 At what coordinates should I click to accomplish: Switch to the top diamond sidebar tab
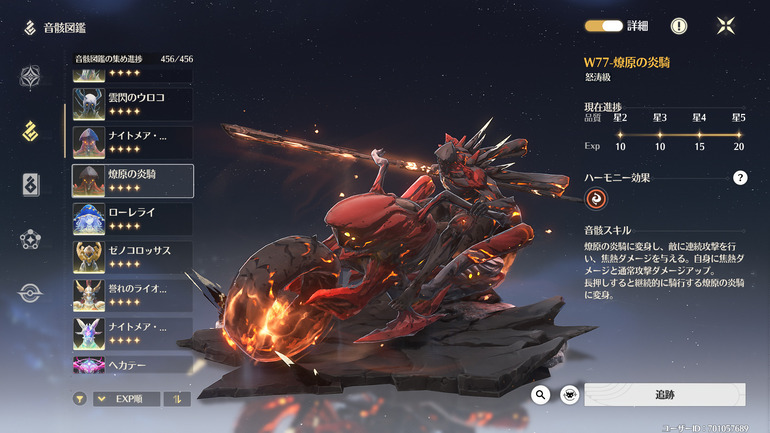coord(31,76)
